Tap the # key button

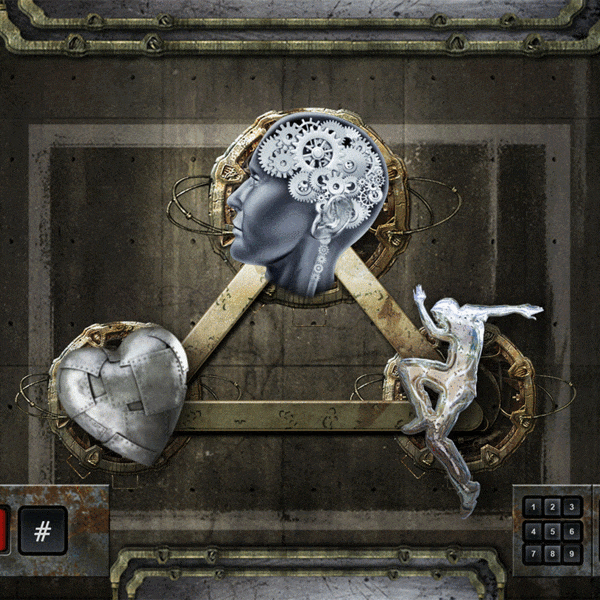[43, 530]
